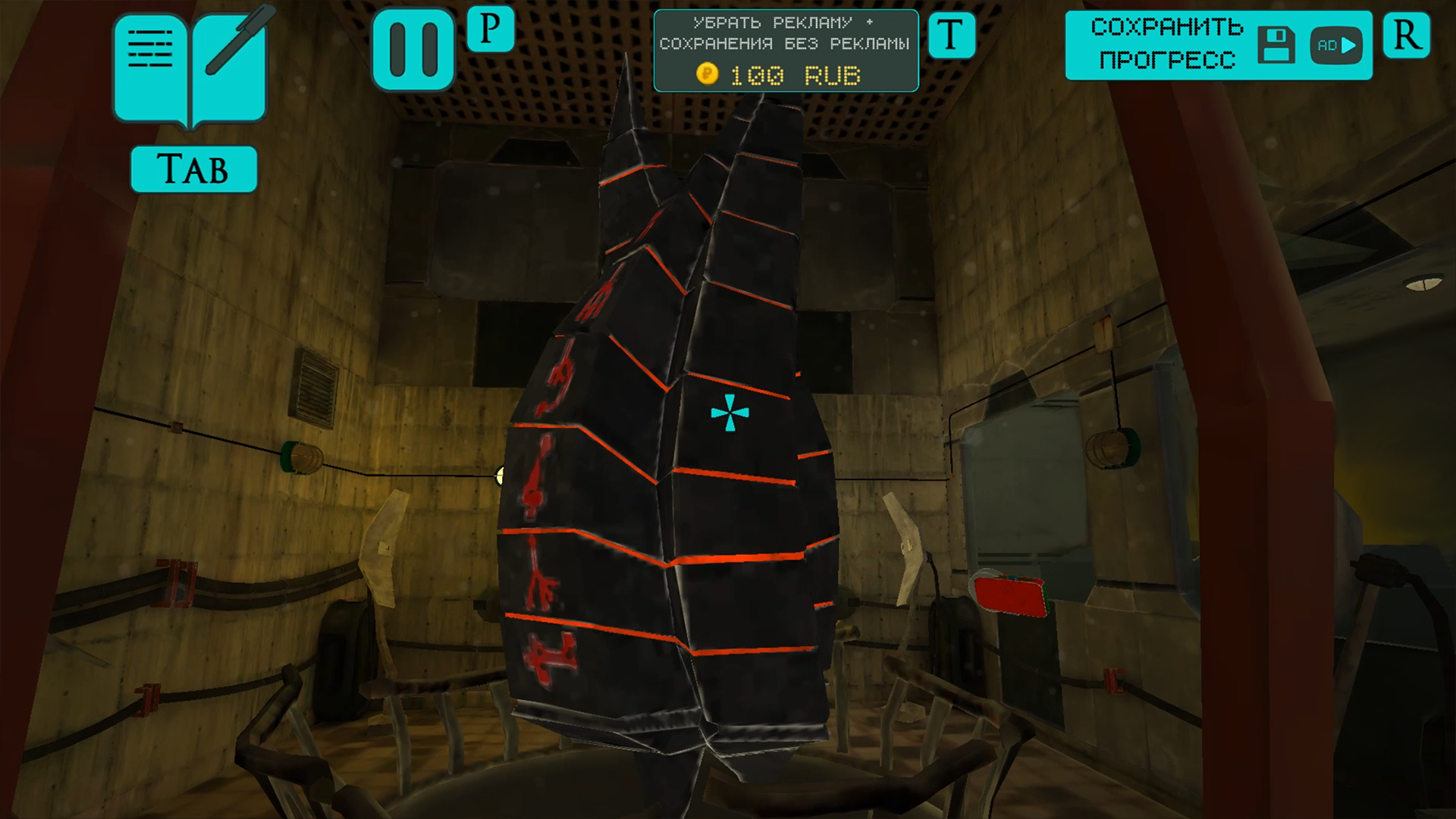Click the cyan crosshair in screen center
This screenshot has width=1456, height=819.
coord(729,413)
